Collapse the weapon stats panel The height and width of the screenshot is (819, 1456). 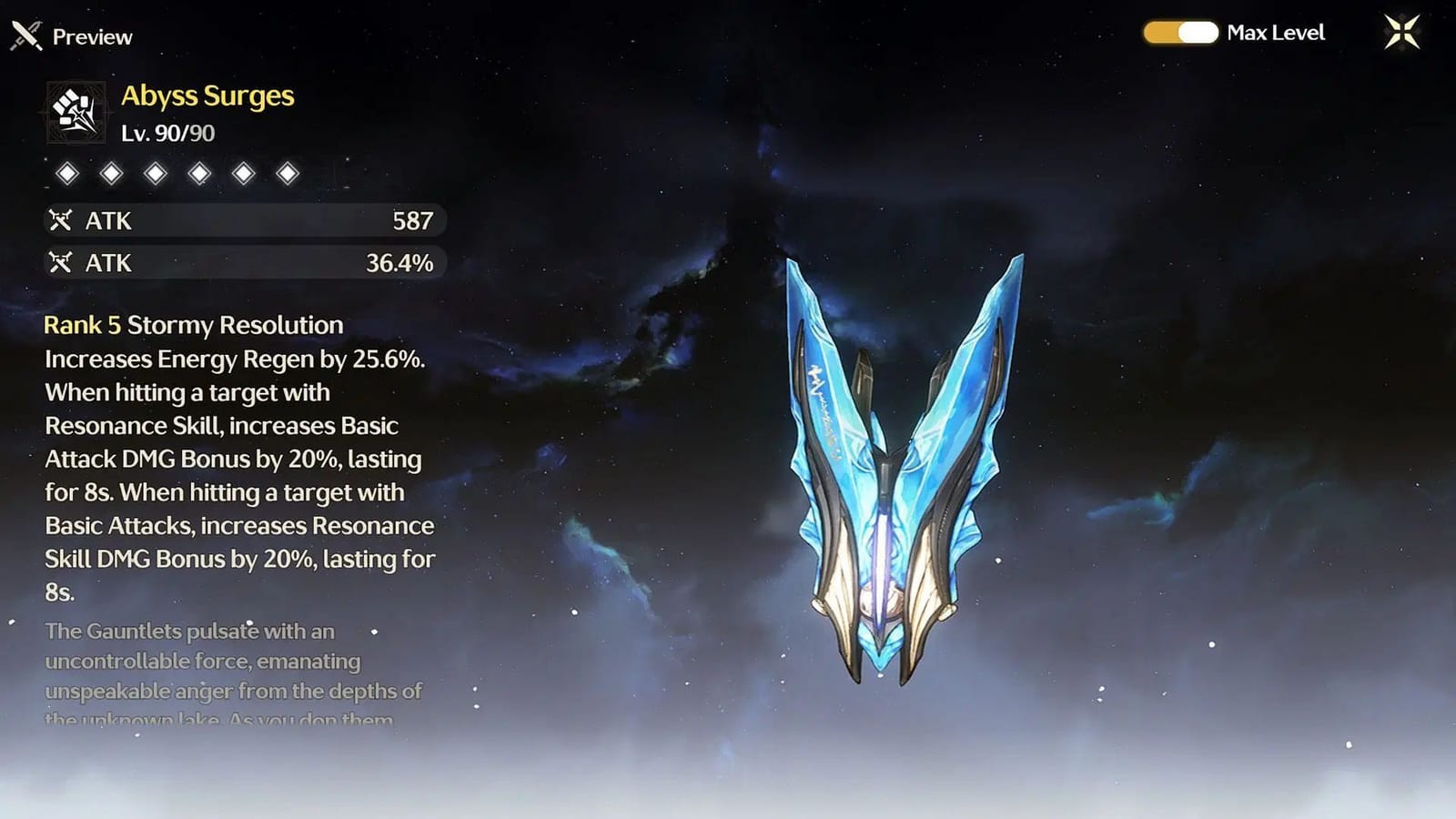(x=241, y=241)
